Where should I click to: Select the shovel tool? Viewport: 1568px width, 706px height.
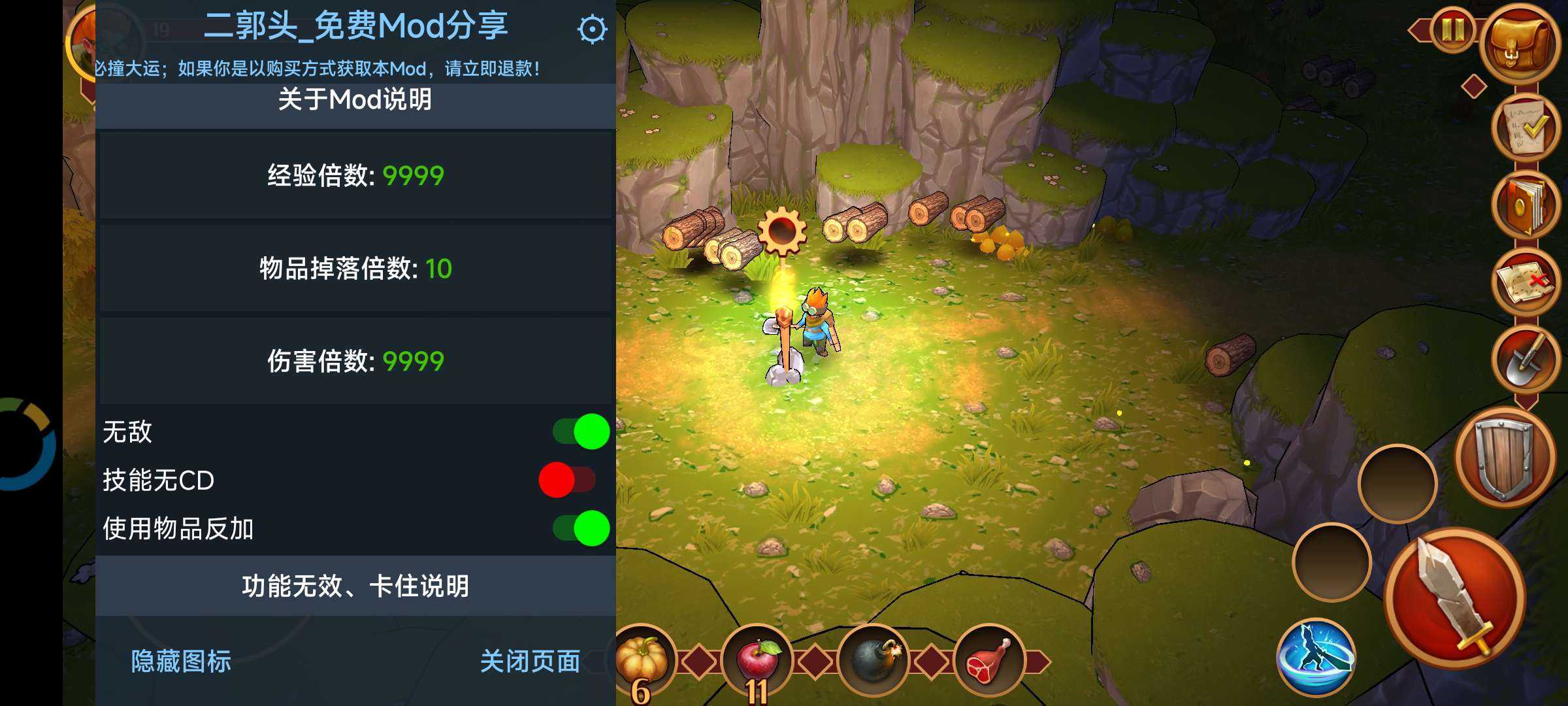(x=1526, y=359)
